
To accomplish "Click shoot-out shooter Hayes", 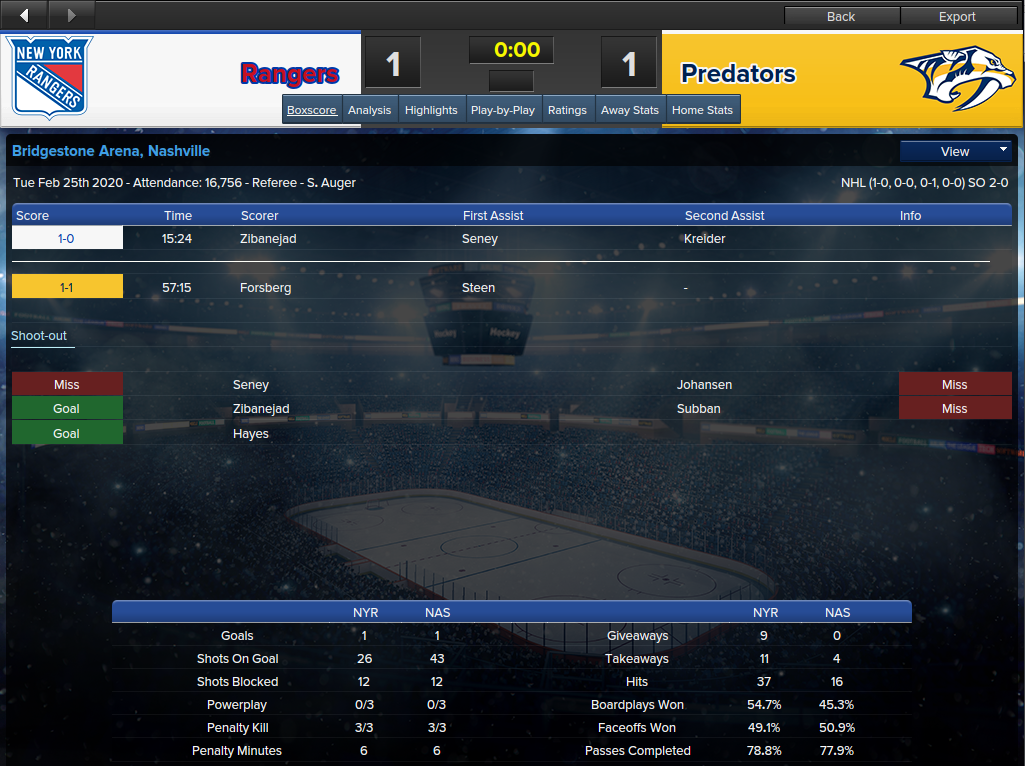I will pos(251,434).
